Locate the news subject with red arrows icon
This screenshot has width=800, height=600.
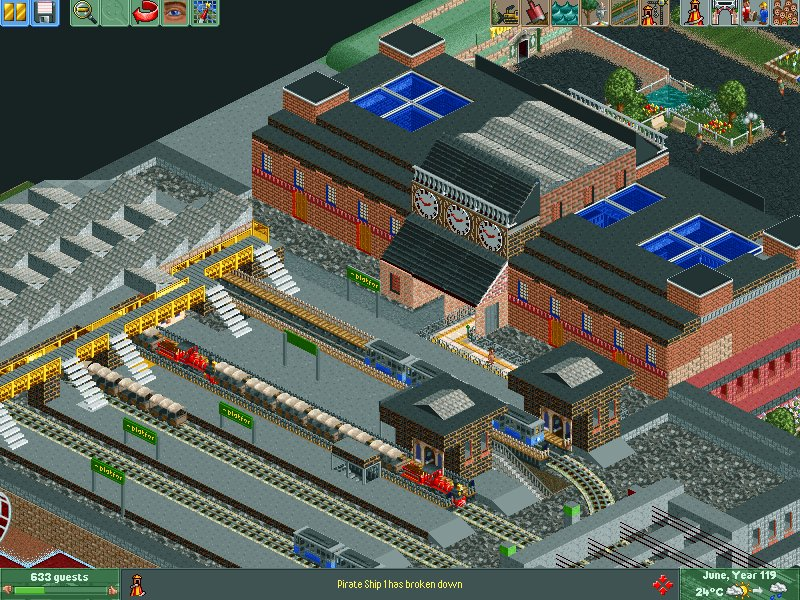(x=662, y=584)
